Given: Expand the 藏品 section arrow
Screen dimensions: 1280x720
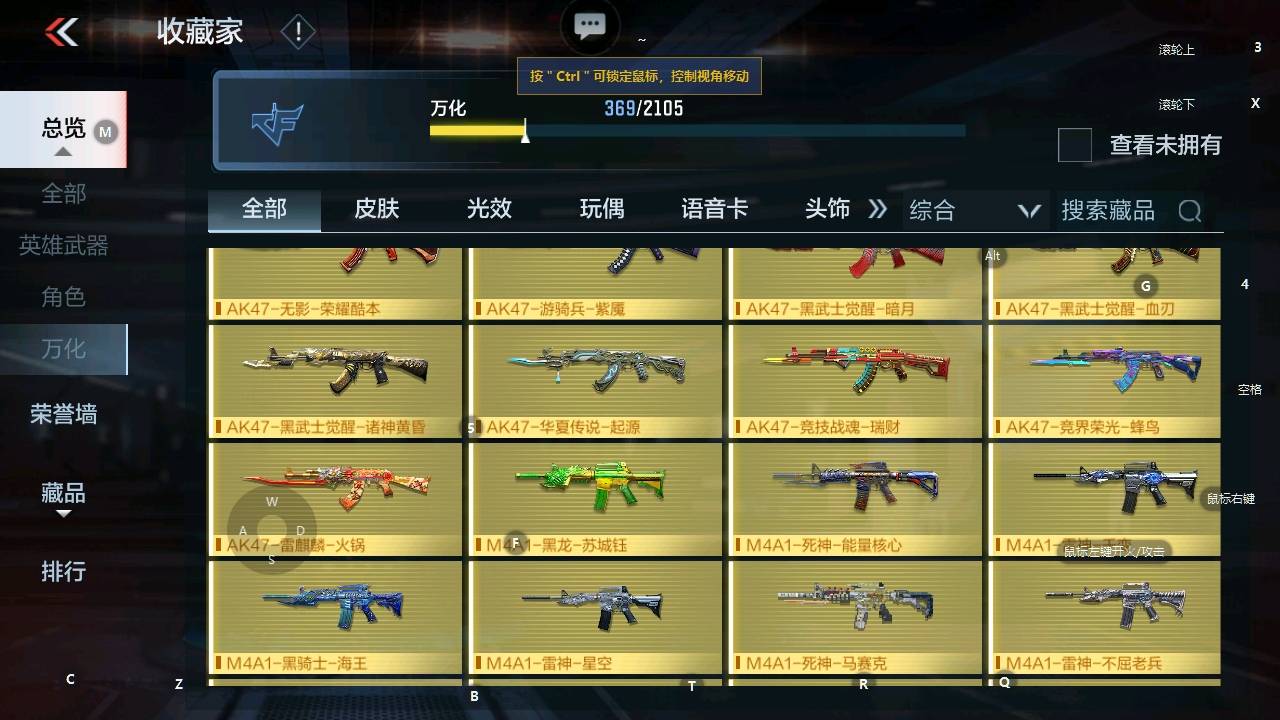Looking at the screenshot, I should point(62,512).
